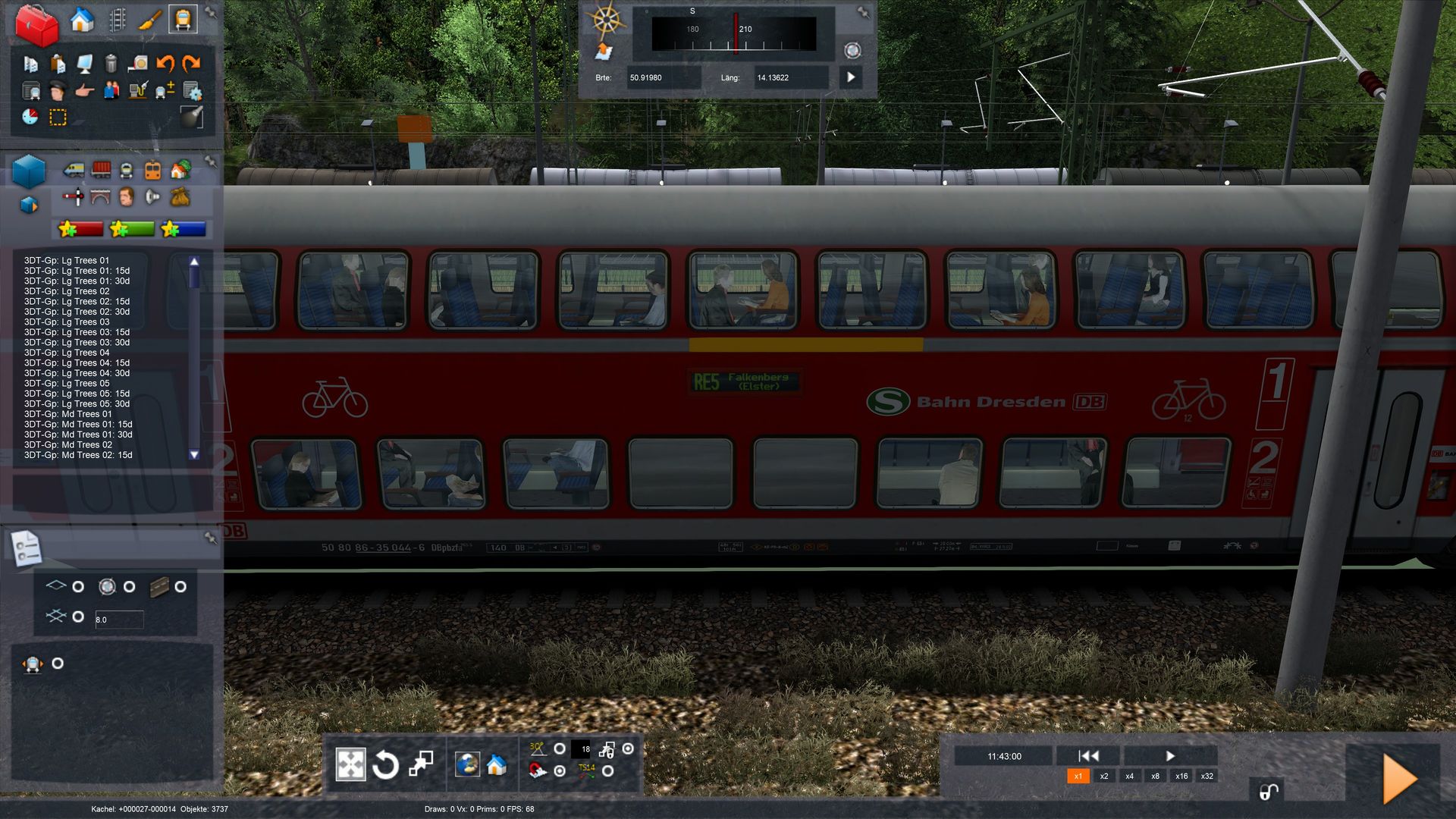The height and width of the screenshot is (819, 1456).
Task: Rewind the time of day to the start
Action: [1088, 756]
